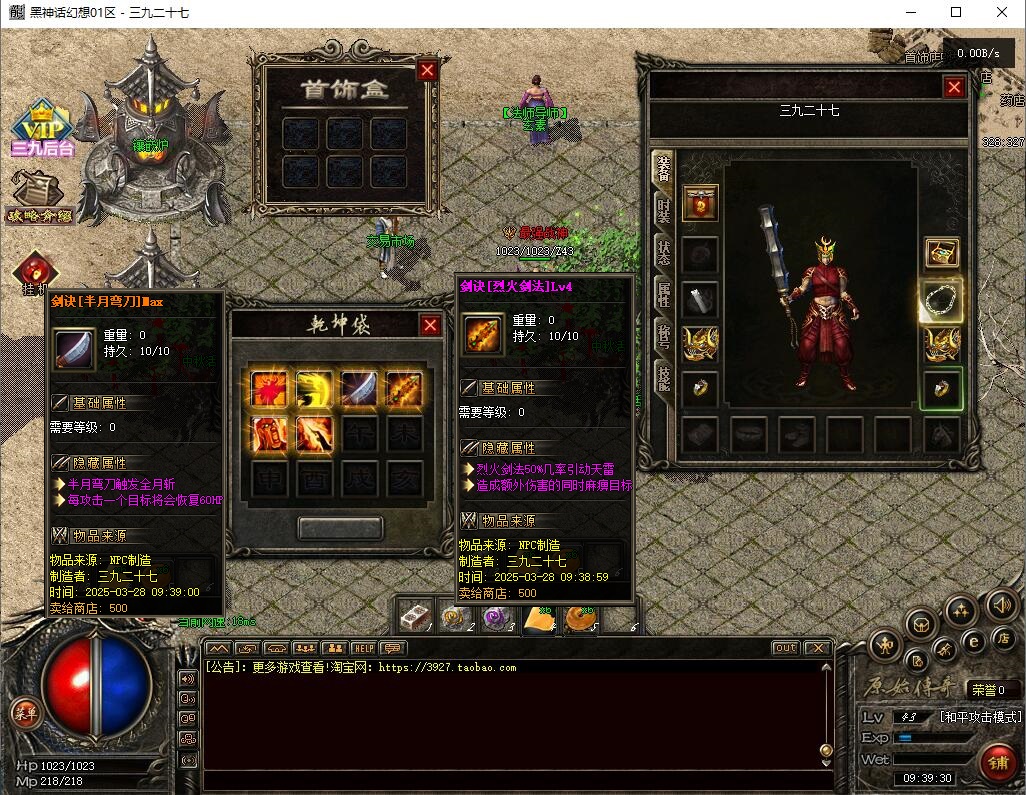The width and height of the screenshot is (1026, 795).
Task: Close the 乾坤袋 bag window
Action: coord(430,325)
